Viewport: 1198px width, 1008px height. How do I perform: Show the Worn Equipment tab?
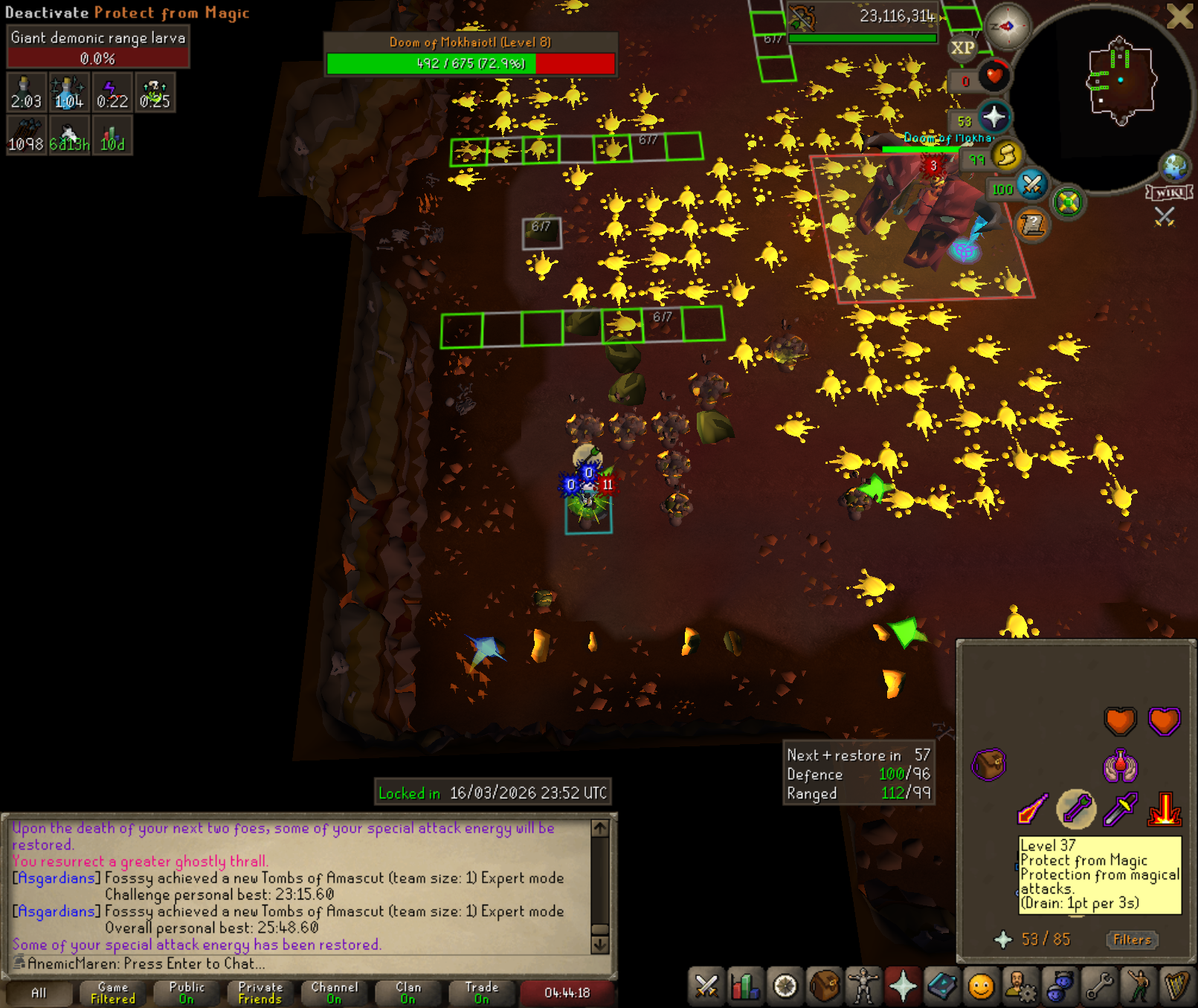tap(863, 986)
